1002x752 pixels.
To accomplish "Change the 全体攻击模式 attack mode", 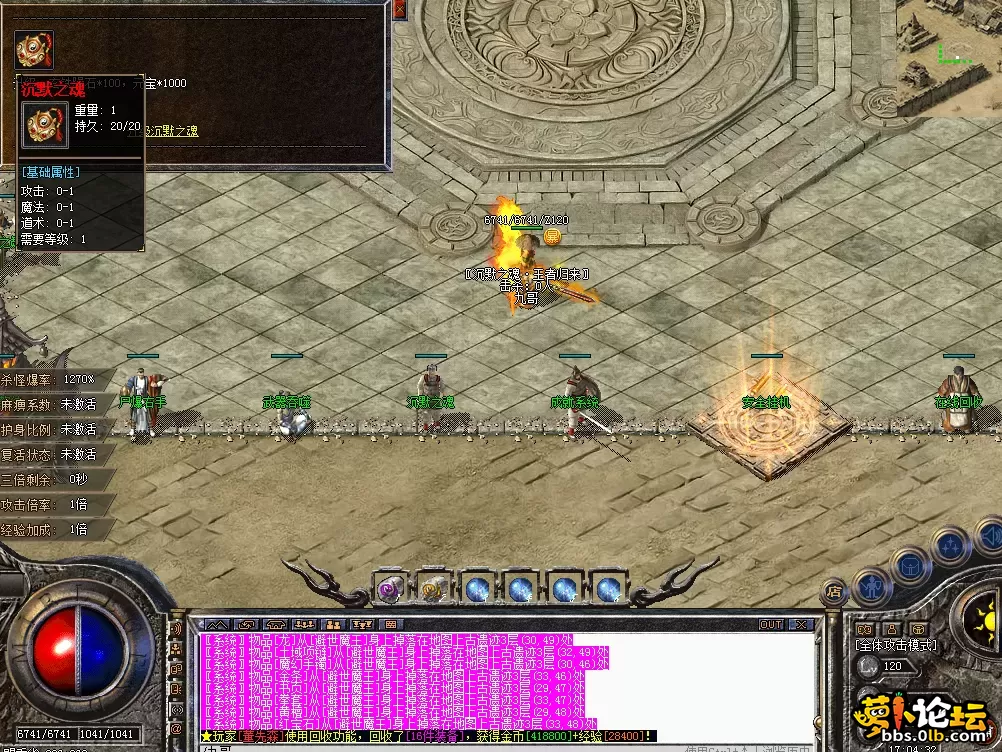I will [894, 646].
